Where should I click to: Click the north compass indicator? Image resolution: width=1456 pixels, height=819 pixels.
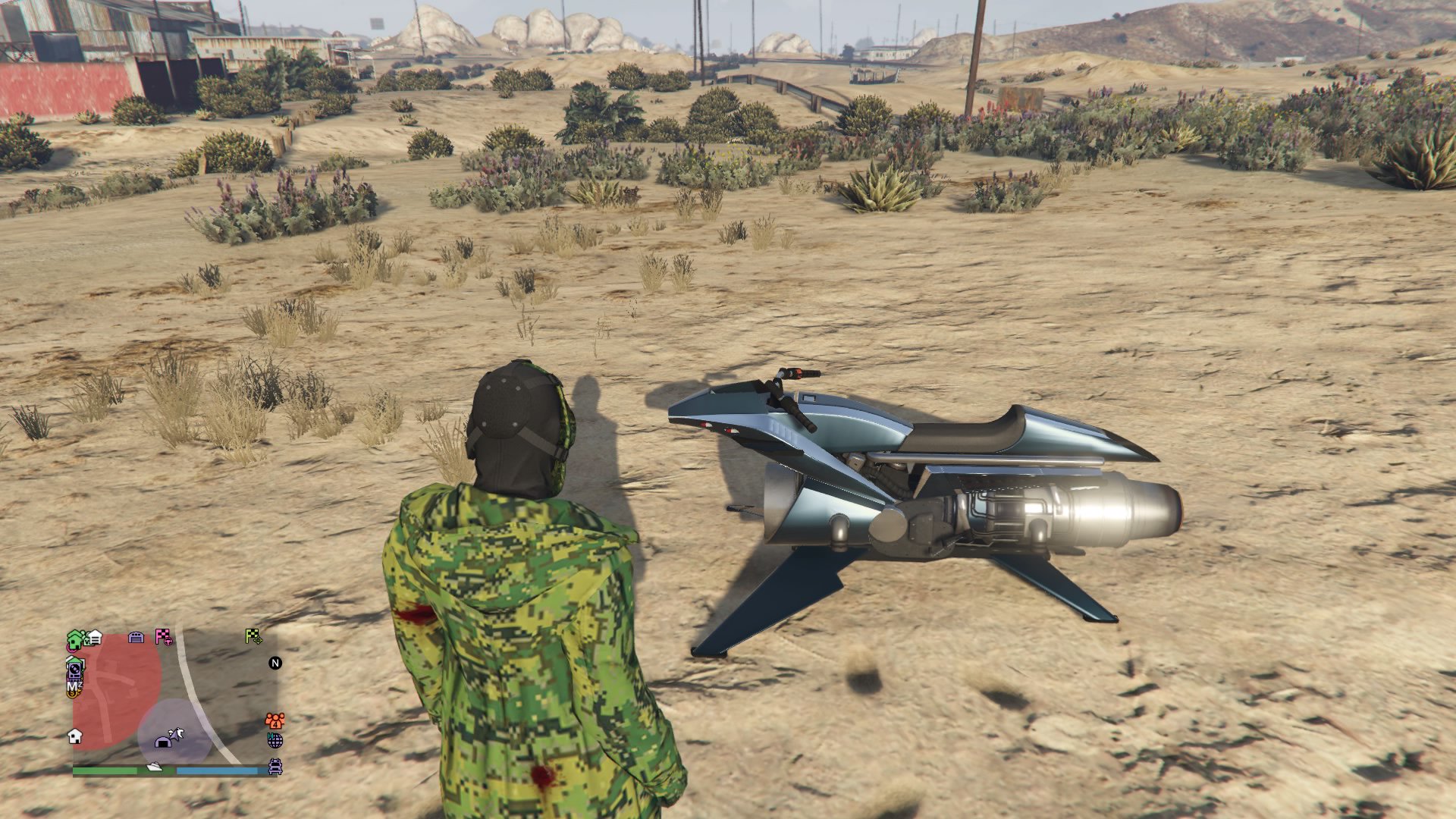274,663
